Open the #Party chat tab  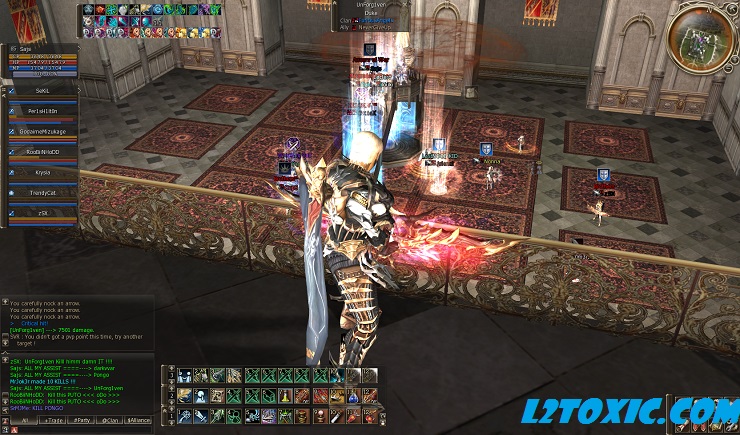82,419
